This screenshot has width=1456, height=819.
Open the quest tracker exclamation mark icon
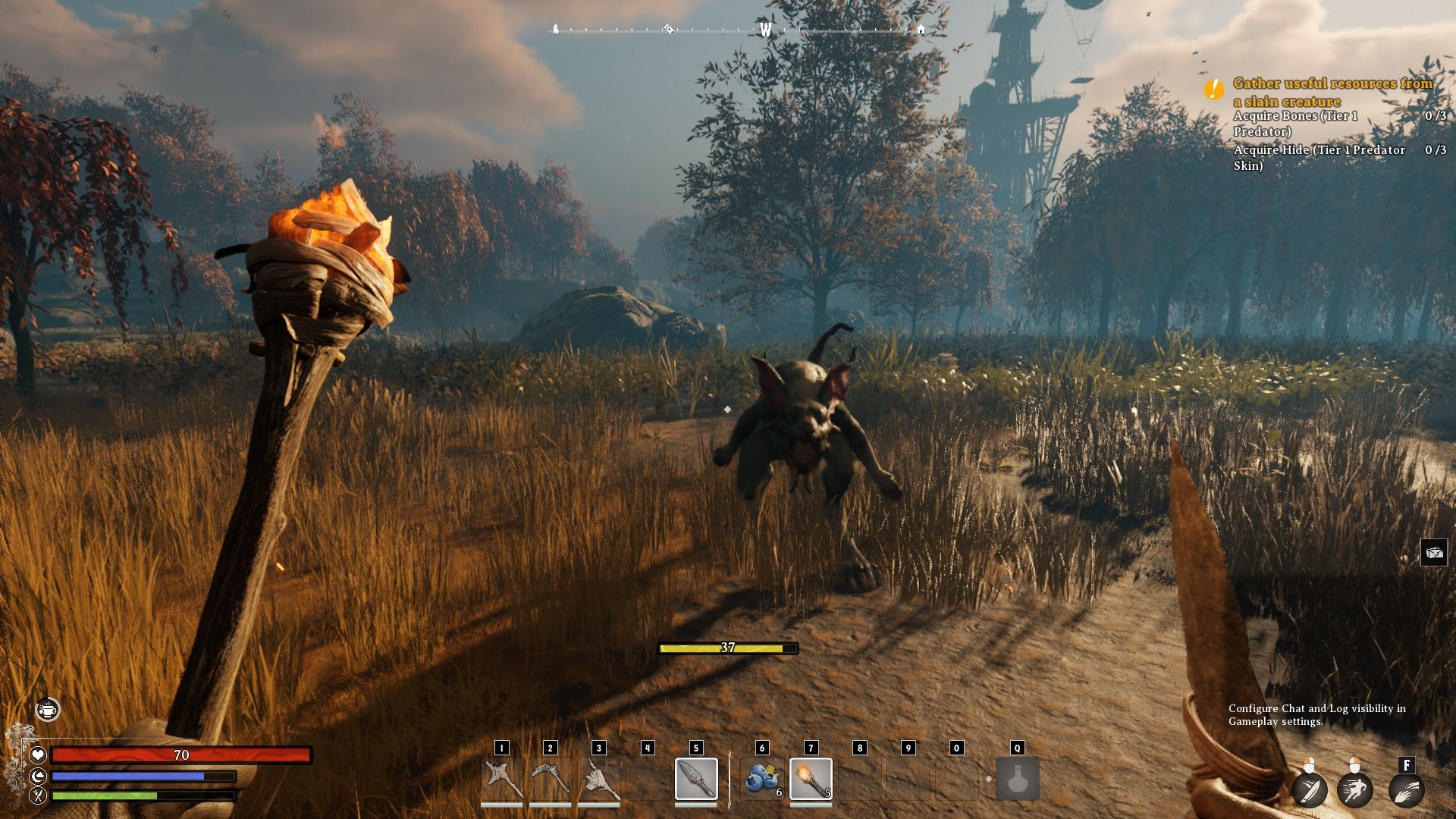click(x=1213, y=89)
